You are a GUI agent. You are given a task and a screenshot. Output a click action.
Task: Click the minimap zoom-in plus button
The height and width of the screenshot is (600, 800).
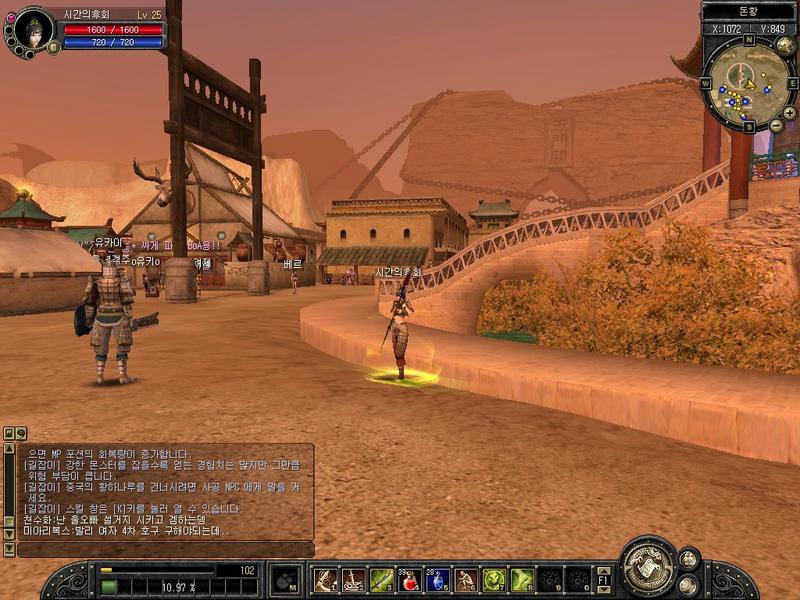click(x=789, y=113)
